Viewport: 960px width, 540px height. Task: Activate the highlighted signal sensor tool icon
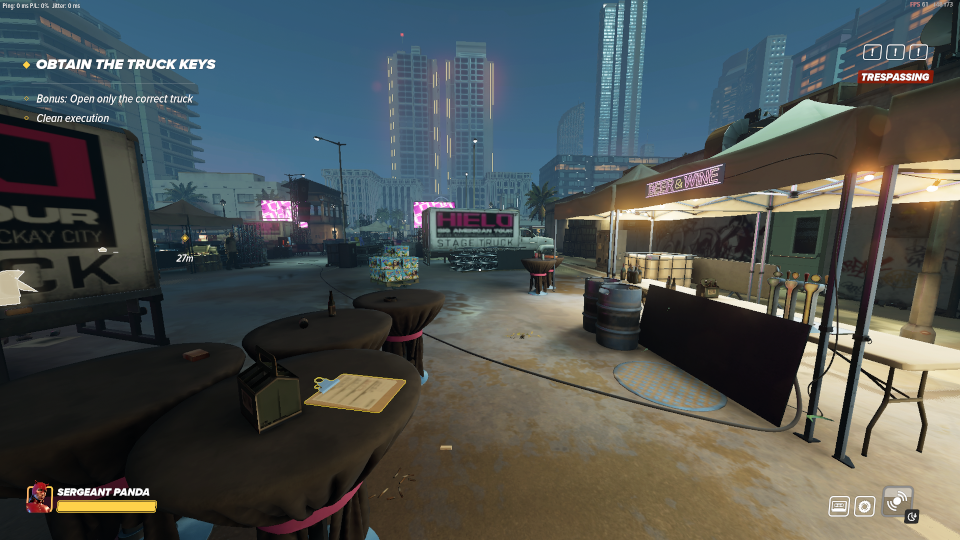click(x=897, y=499)
